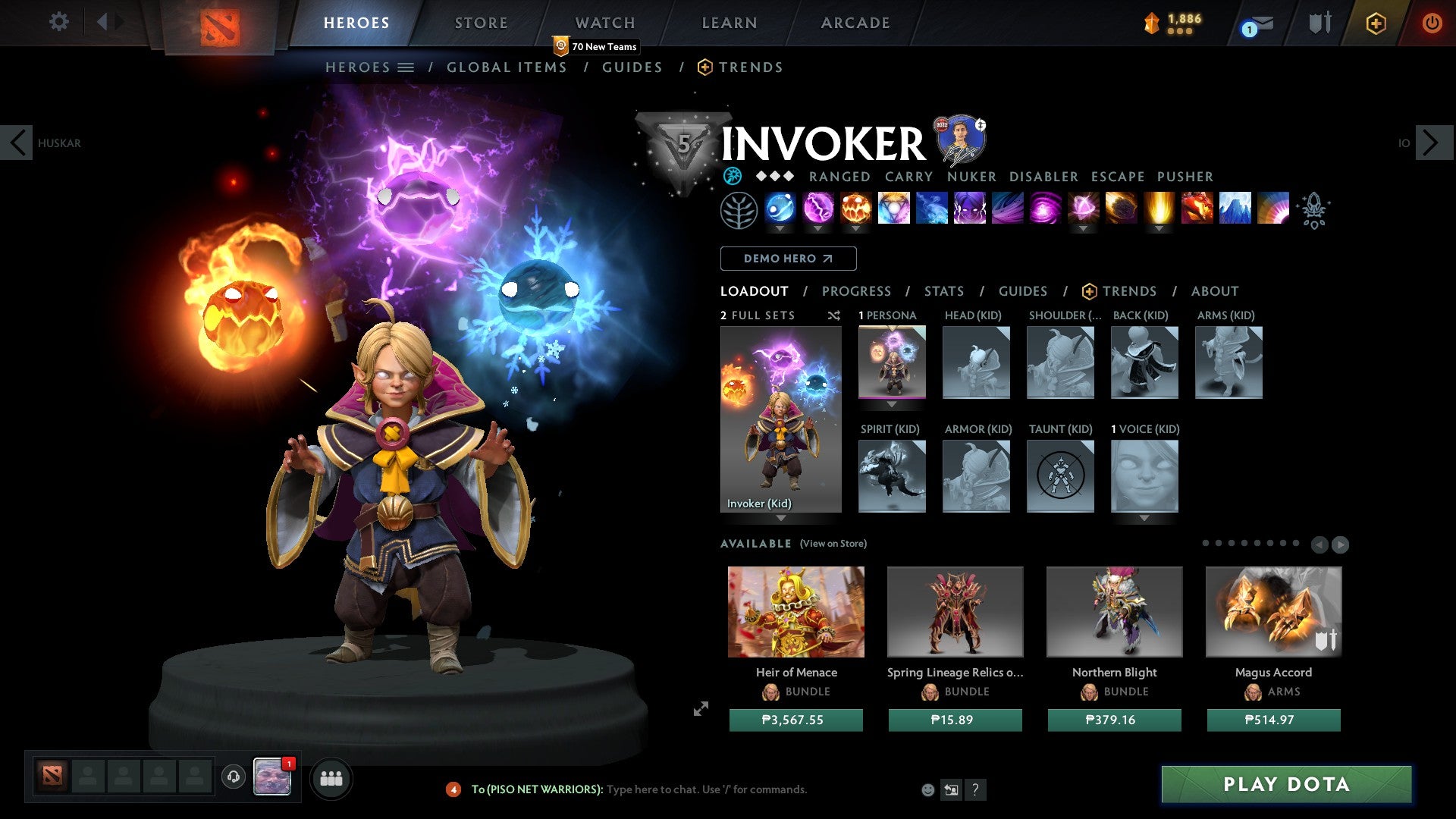The image size is (1456, 819).
Task: Show Invoker's Stats tab
Action: [x=943, y=291]
